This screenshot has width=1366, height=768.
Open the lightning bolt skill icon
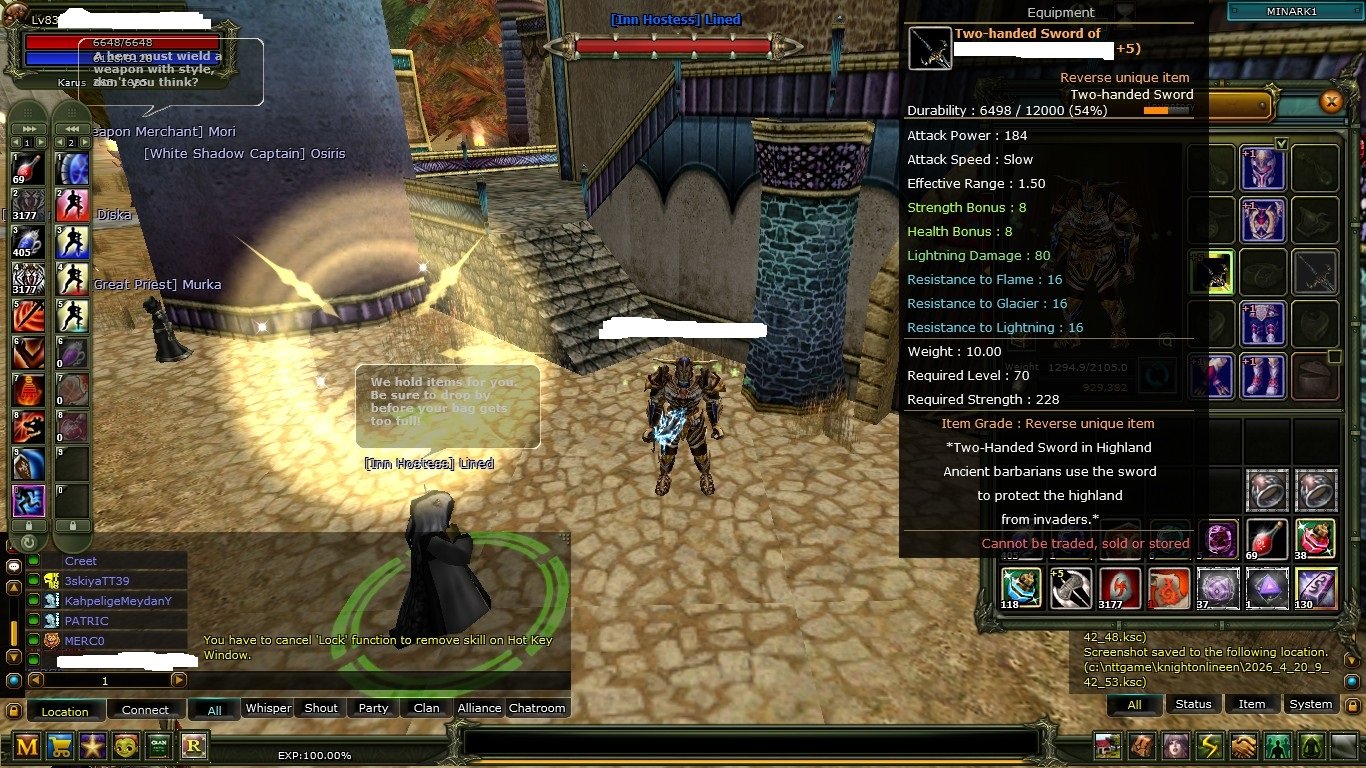(x=1210, y=746)
